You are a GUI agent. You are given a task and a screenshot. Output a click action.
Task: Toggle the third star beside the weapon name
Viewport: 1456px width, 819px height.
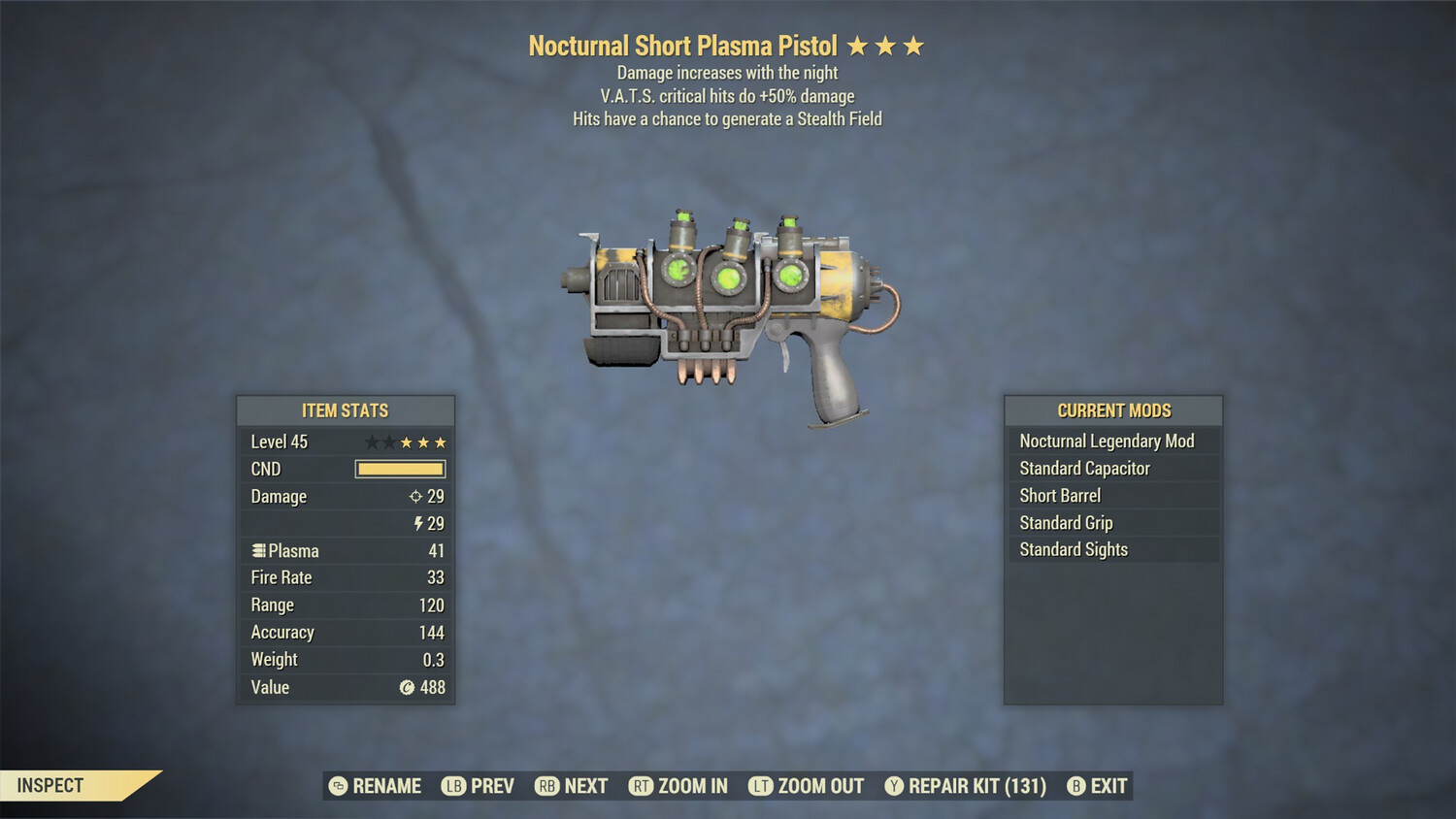(915, 45)
